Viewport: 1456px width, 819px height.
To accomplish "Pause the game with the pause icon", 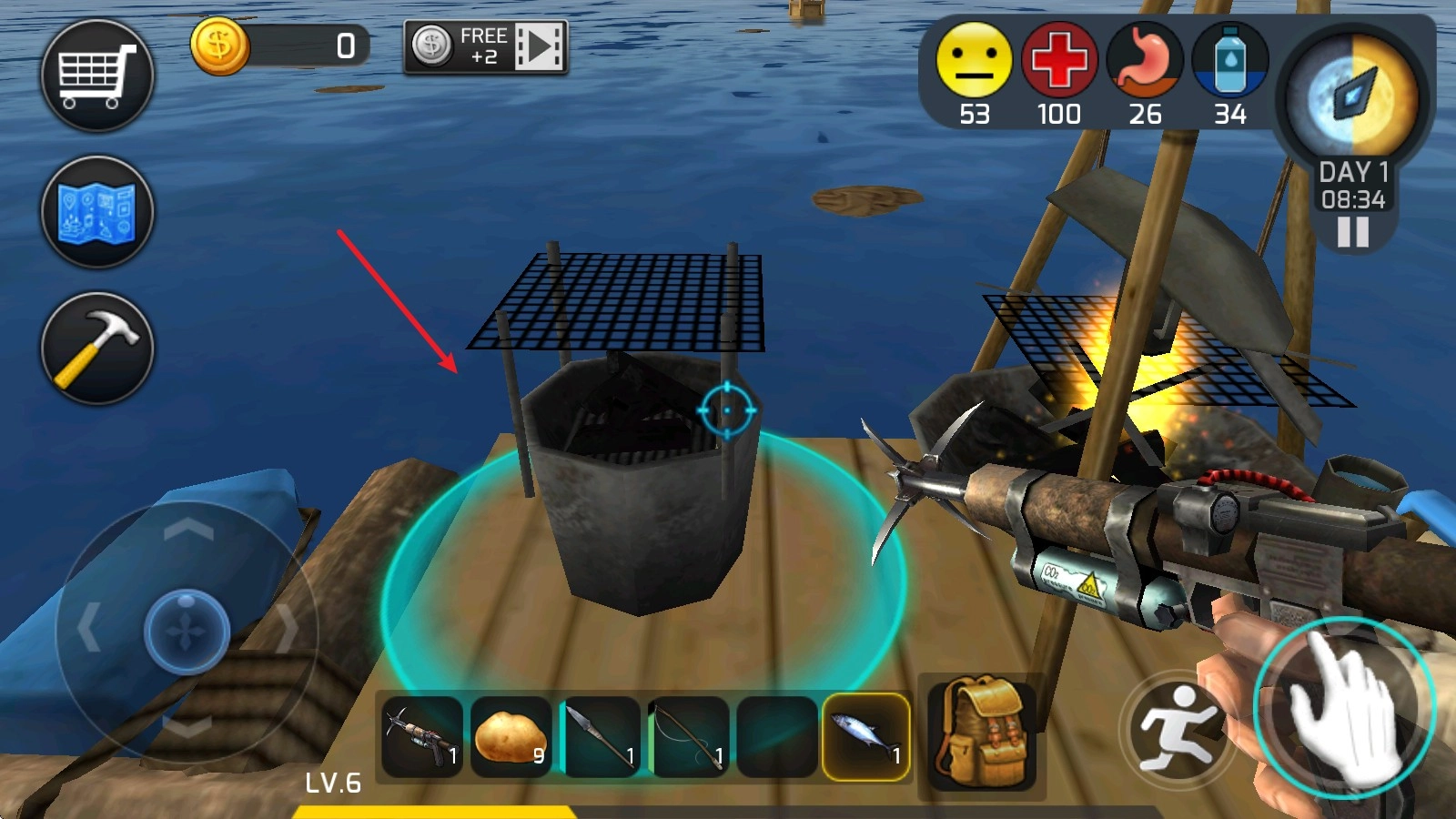I will (x=1352, y=233).
